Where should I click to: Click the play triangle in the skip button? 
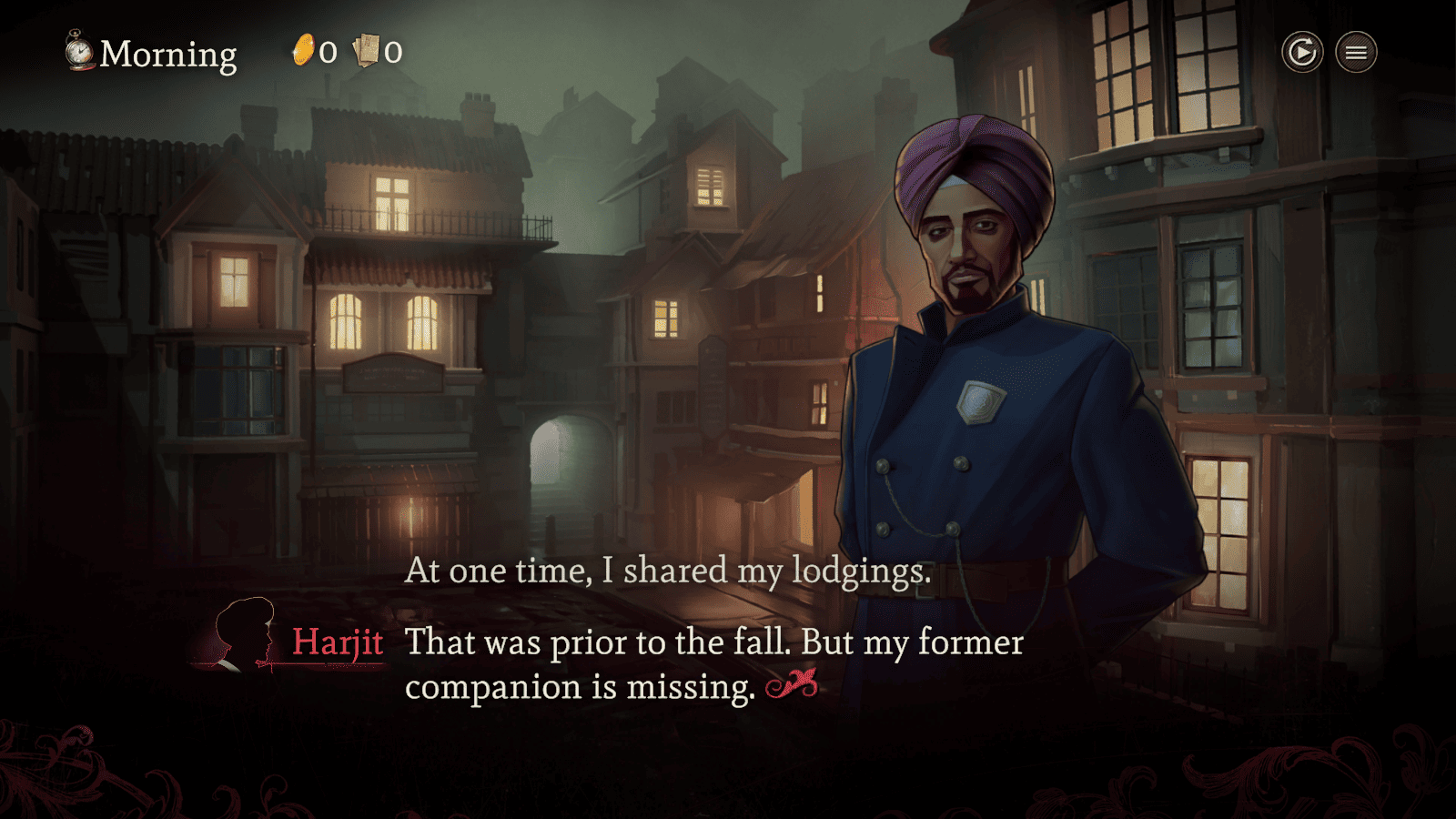point(1301,52)
